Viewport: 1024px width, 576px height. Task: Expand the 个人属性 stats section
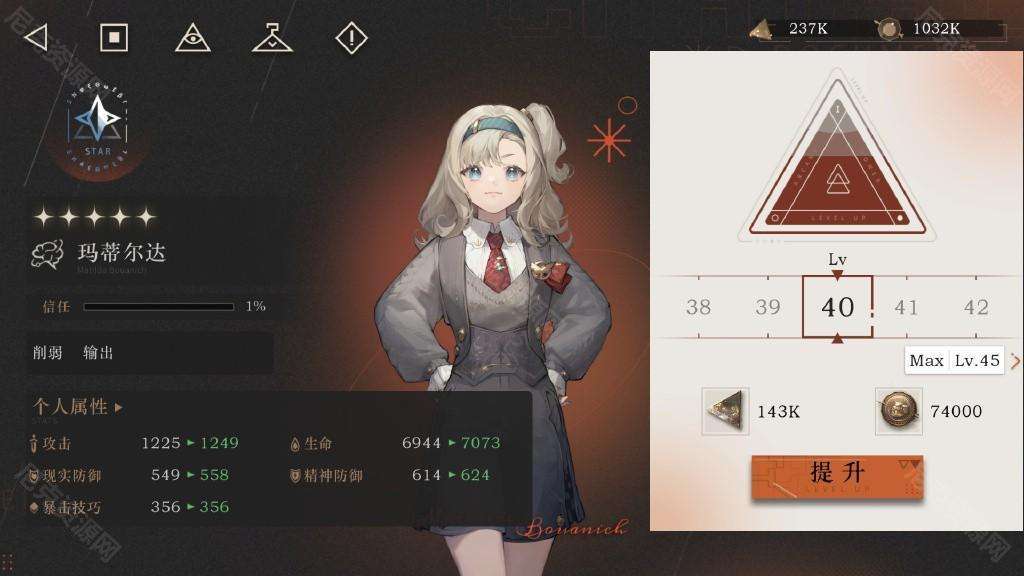[x=78, y=407]
